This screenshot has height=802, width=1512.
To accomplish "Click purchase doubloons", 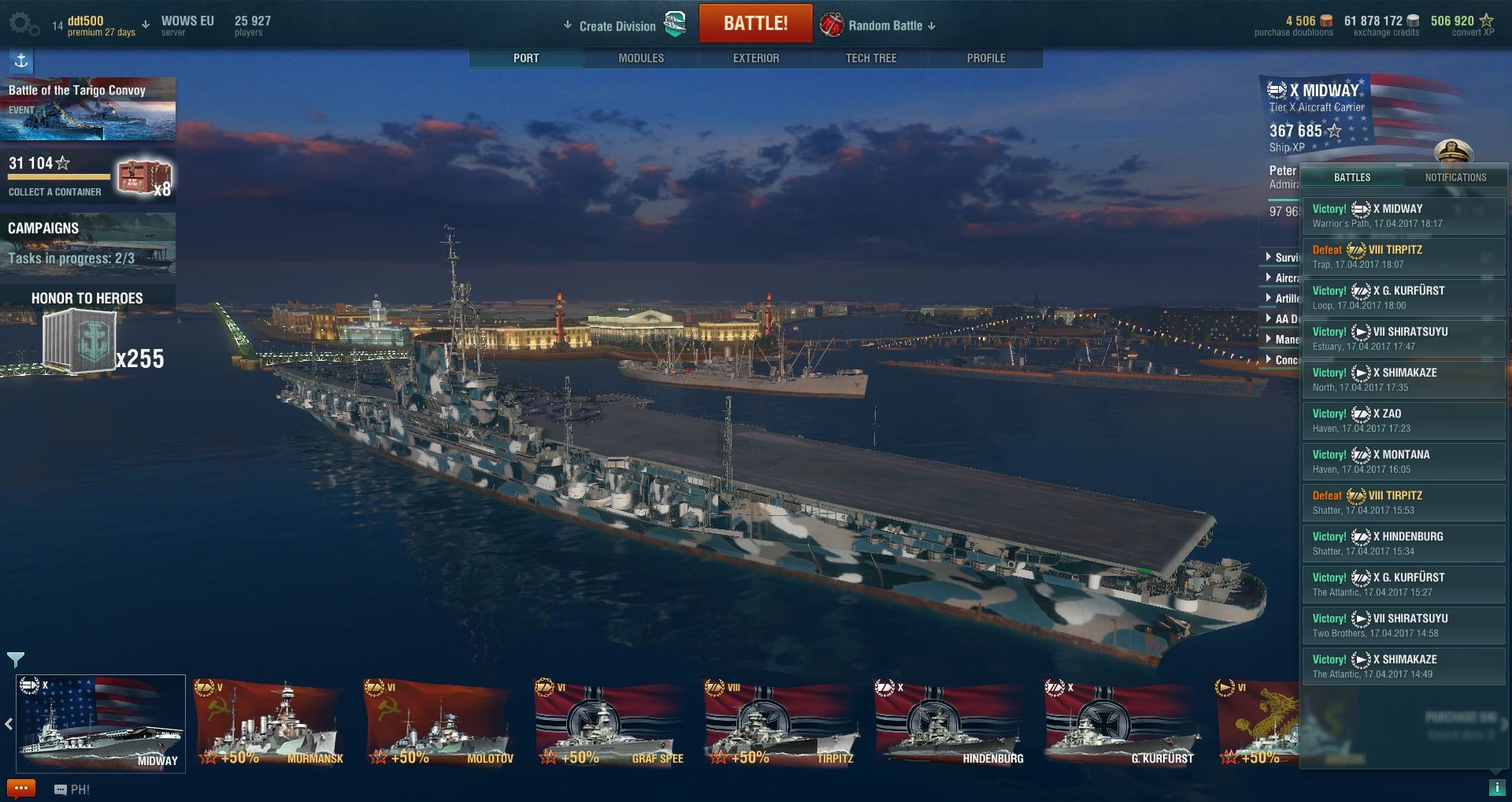I will (x=1294, y=26).
